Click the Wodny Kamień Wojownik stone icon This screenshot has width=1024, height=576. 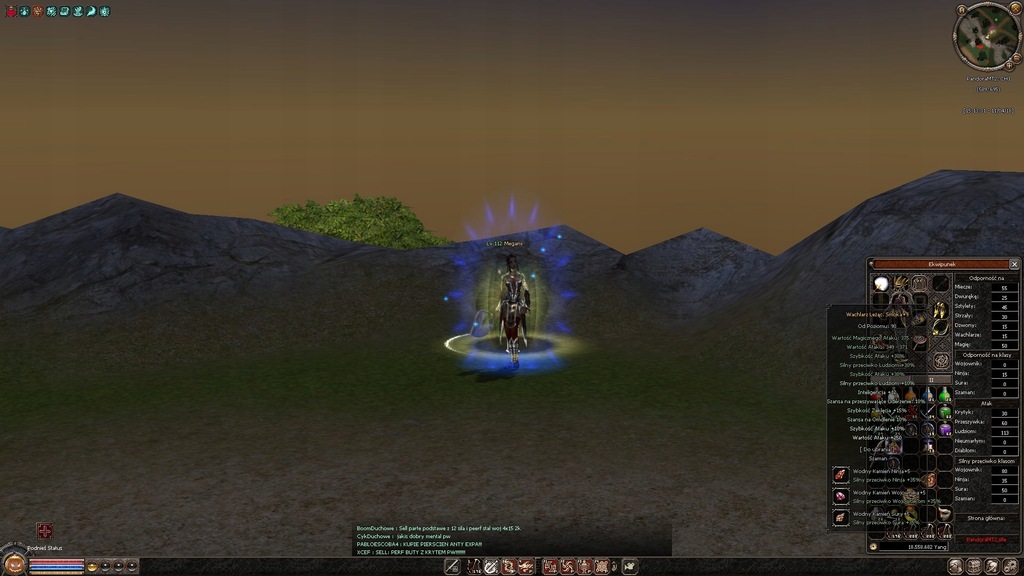point(840,495)
